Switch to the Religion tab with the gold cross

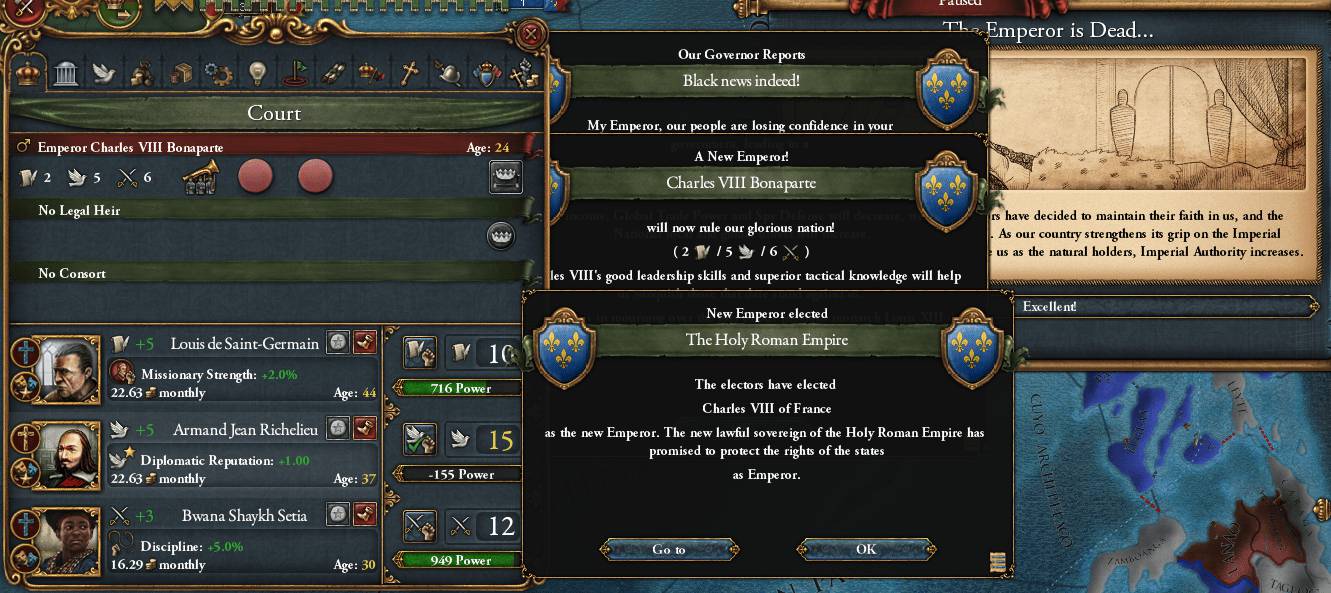[409, 73]
